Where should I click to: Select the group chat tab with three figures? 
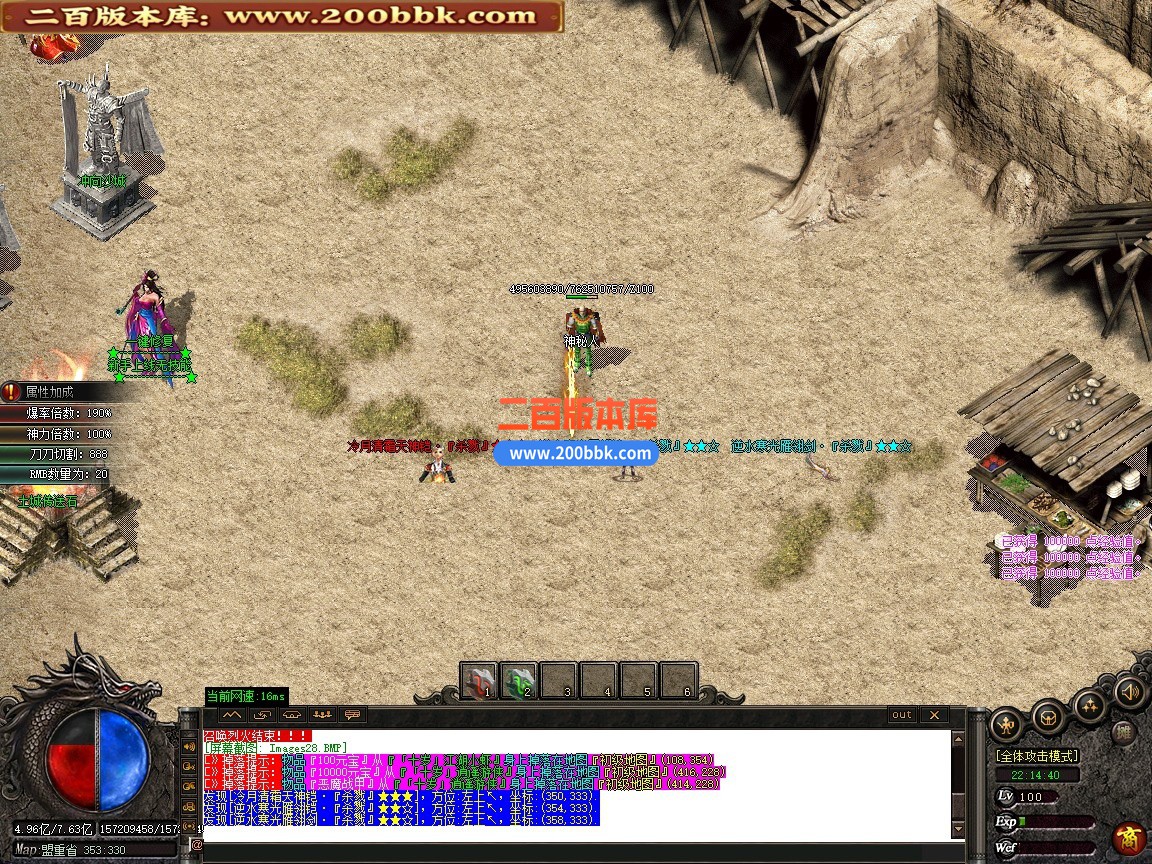[322, 715]
